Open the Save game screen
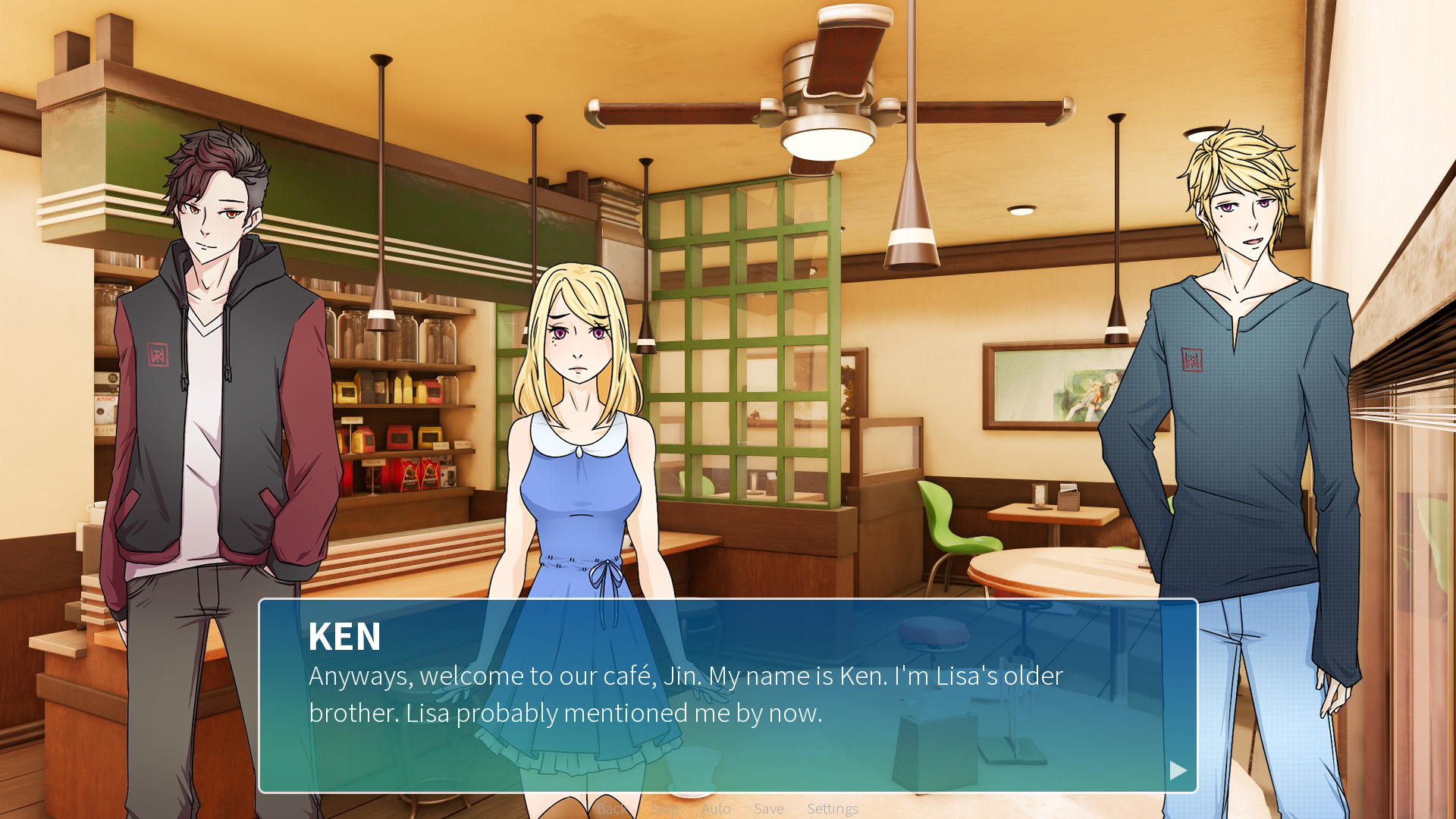 pyautogui.click(x=768, y=808)
